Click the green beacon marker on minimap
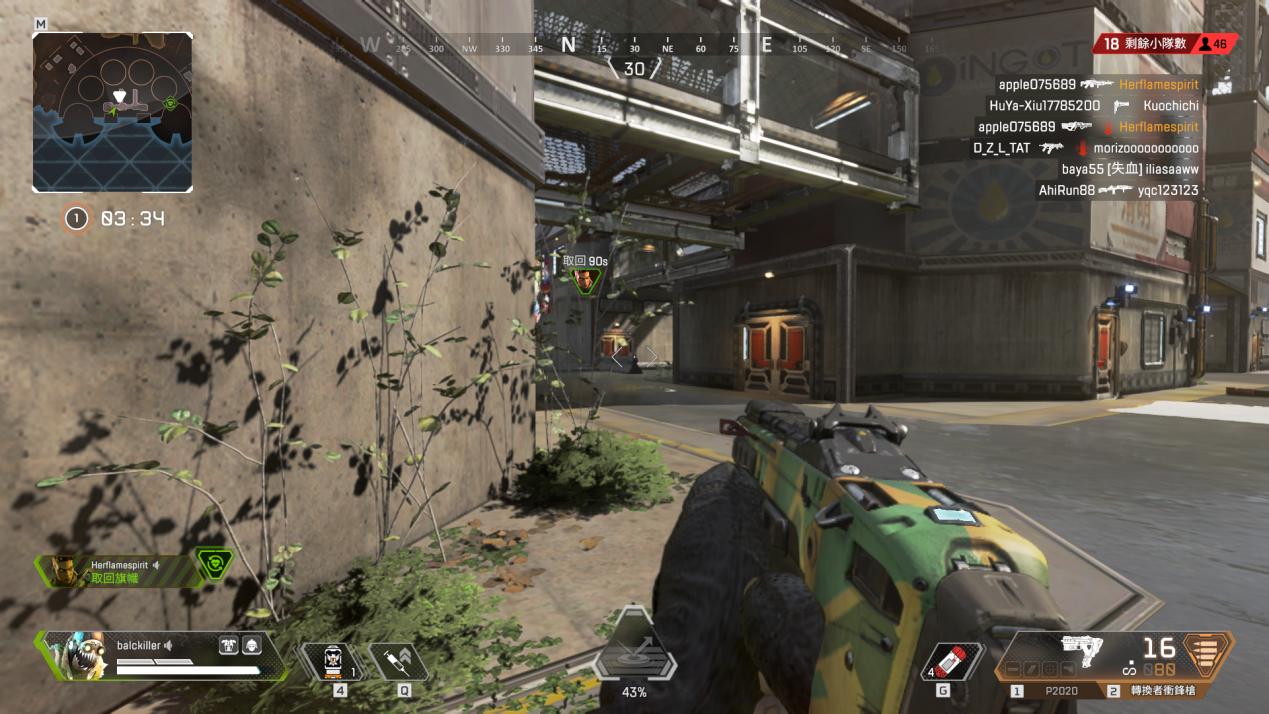 click(x=170, y=102)
